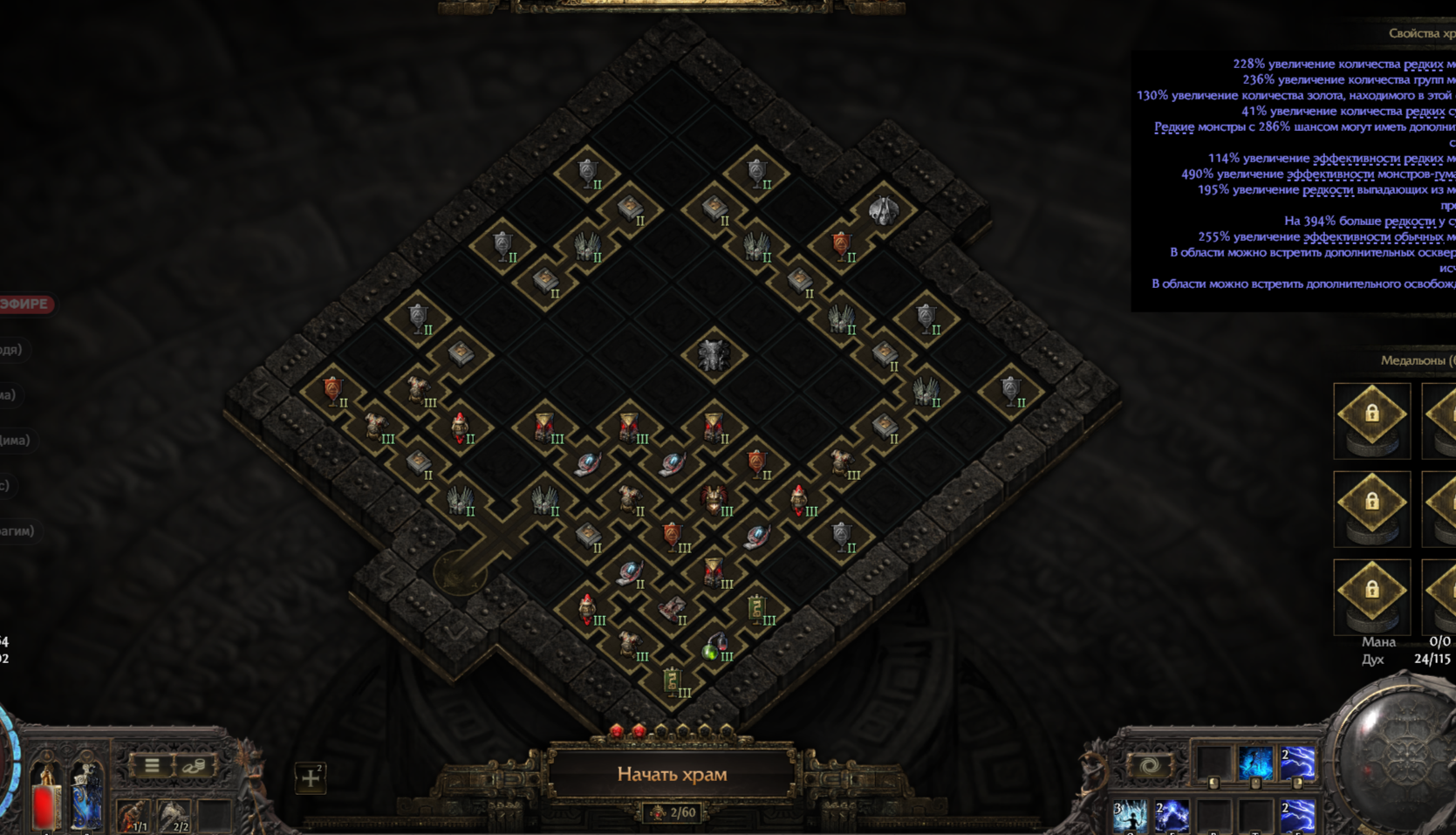Open the three-line menu button

tap(152, 766)
